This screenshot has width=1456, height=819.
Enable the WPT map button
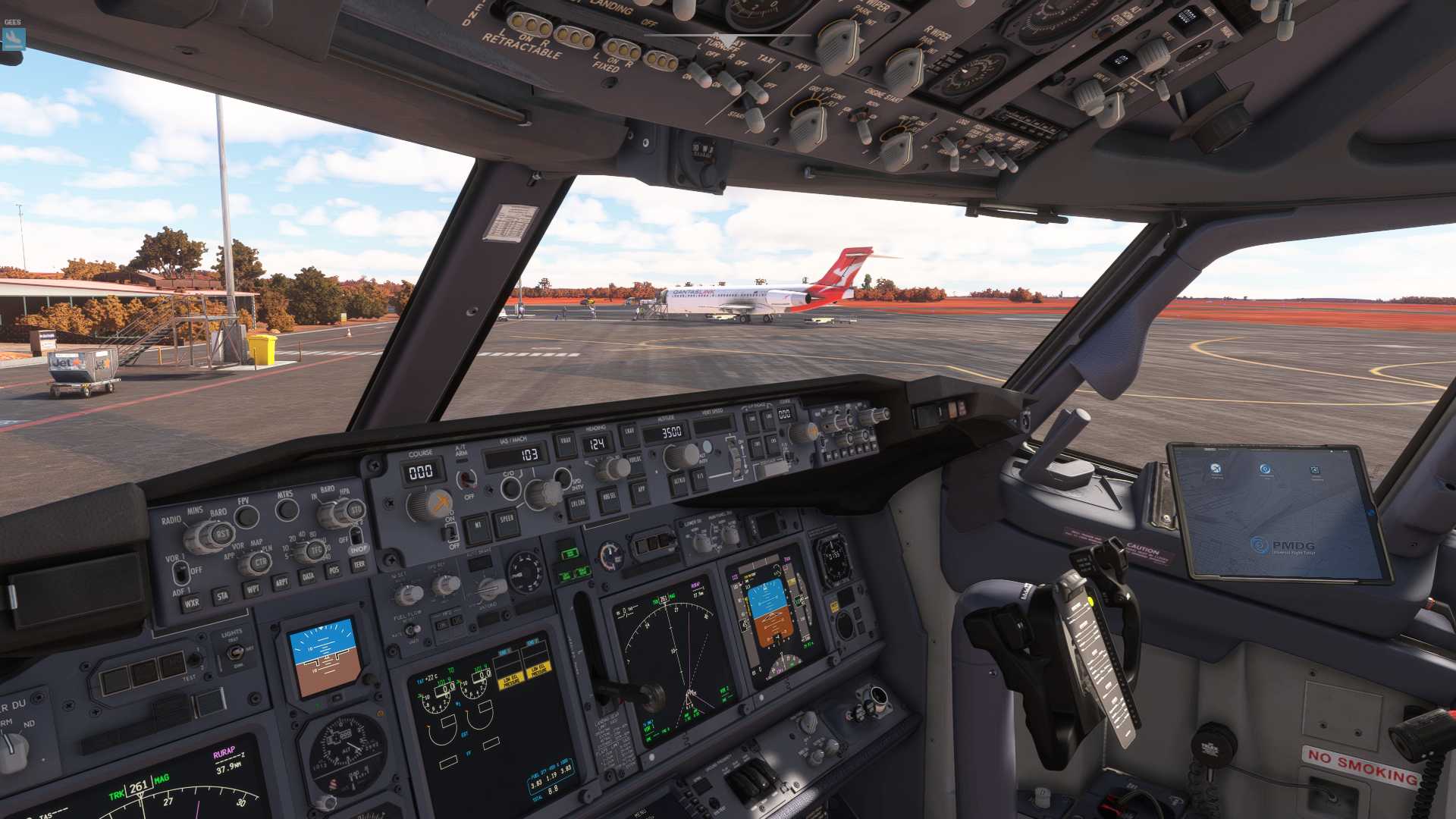(253, 589)
